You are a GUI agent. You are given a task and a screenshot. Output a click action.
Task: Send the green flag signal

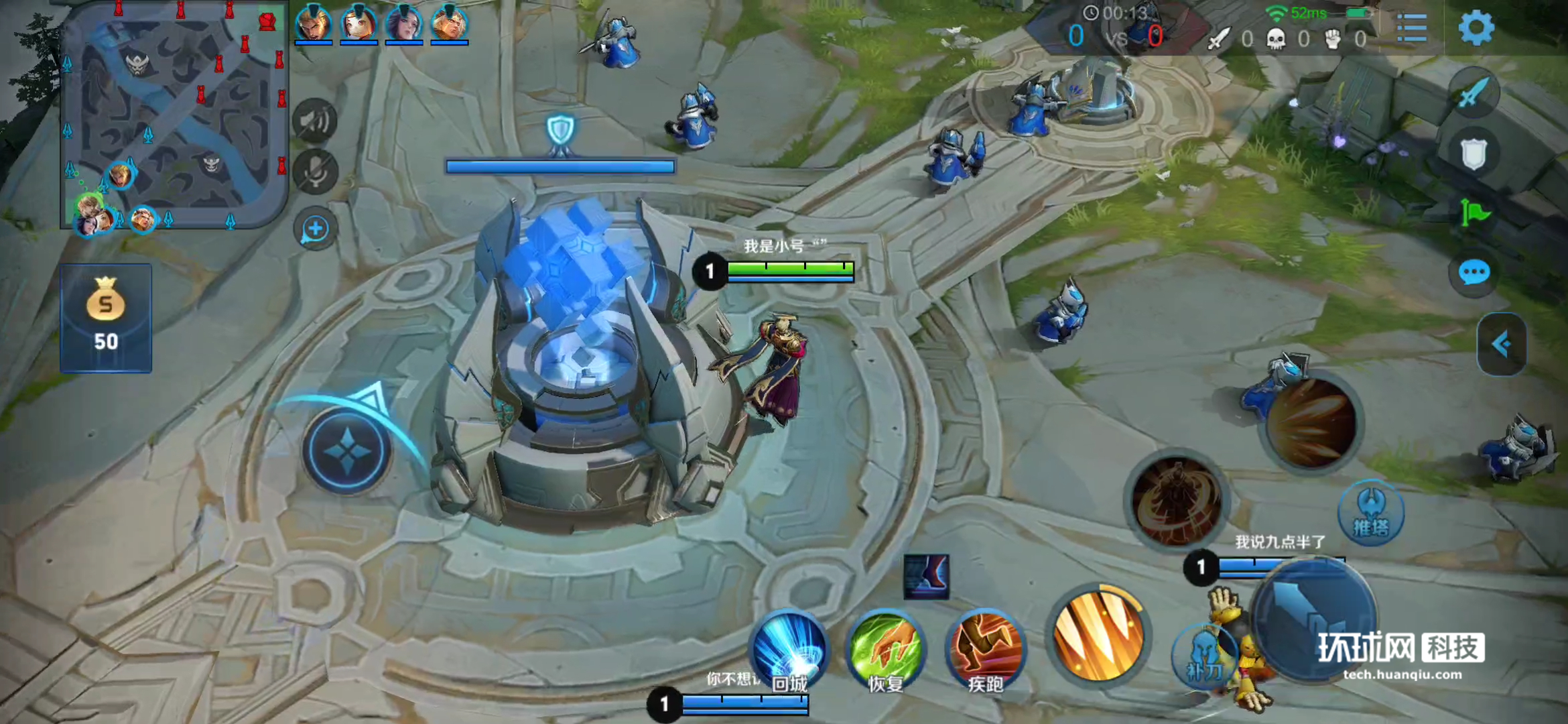(x=1474, y=214)
